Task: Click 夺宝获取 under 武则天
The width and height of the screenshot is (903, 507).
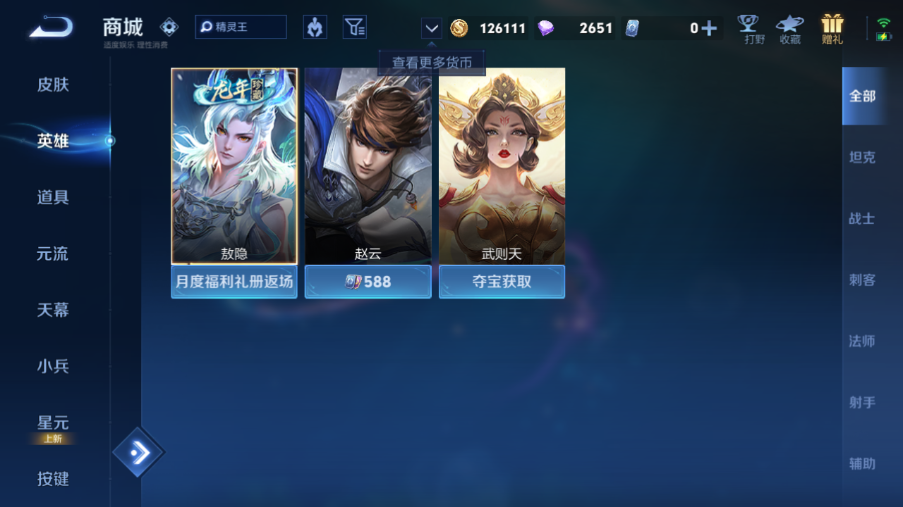Action: 502,282
